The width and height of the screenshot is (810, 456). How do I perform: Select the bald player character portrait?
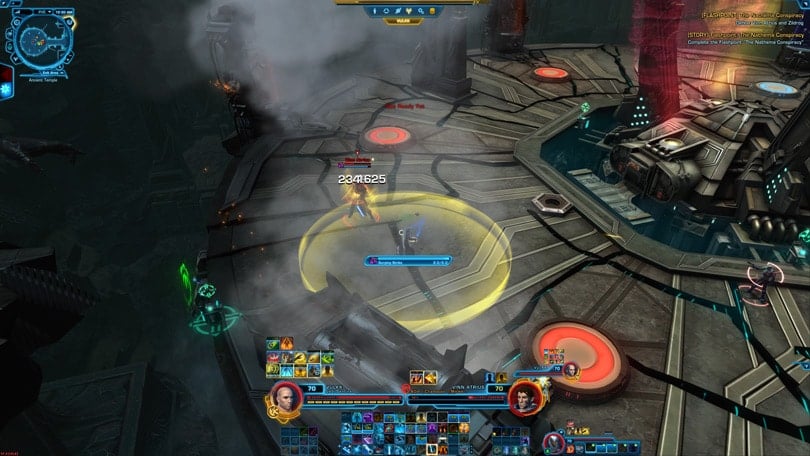pos(285,397)
